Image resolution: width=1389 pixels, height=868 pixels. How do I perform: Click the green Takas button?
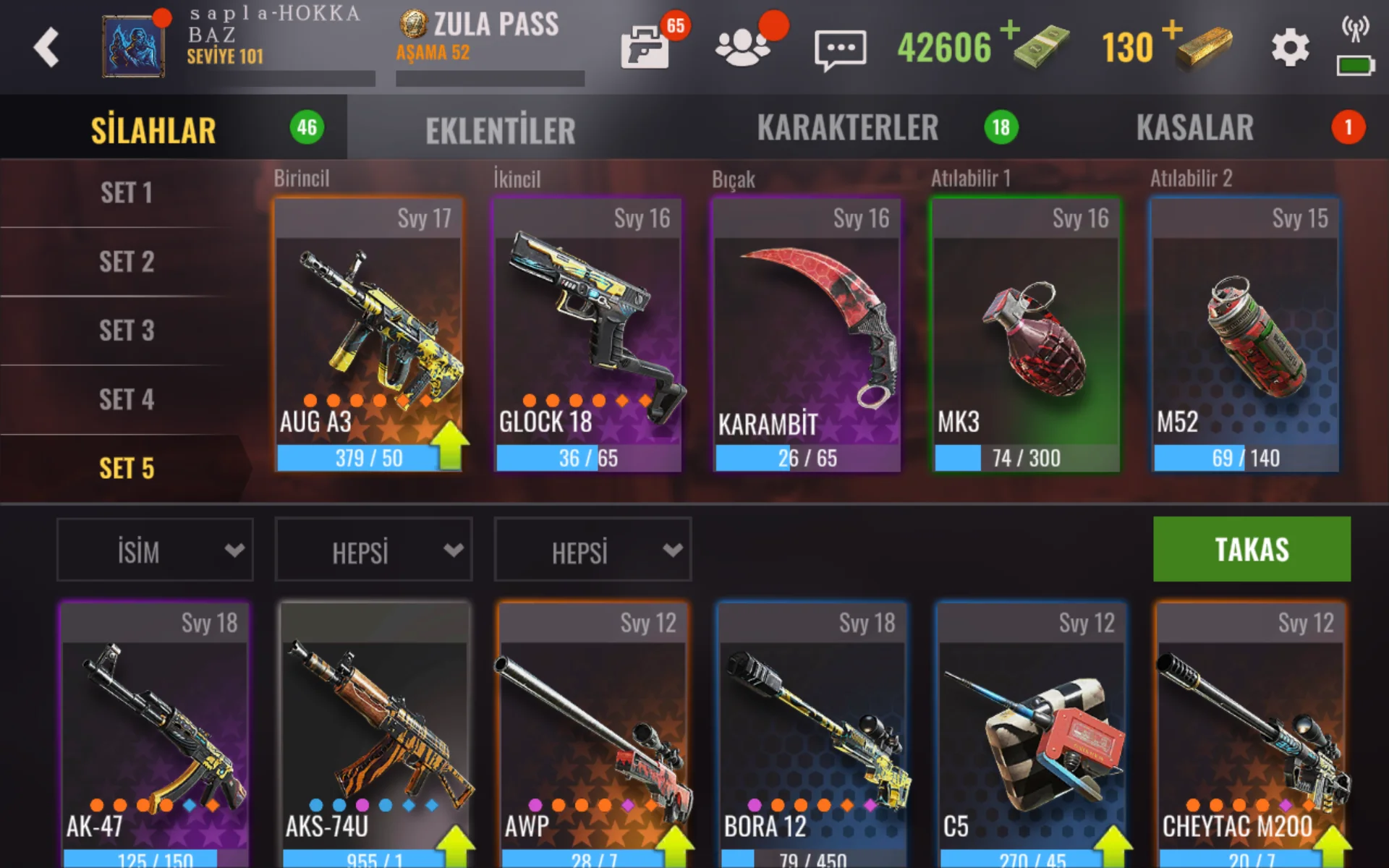[1252, 549]
